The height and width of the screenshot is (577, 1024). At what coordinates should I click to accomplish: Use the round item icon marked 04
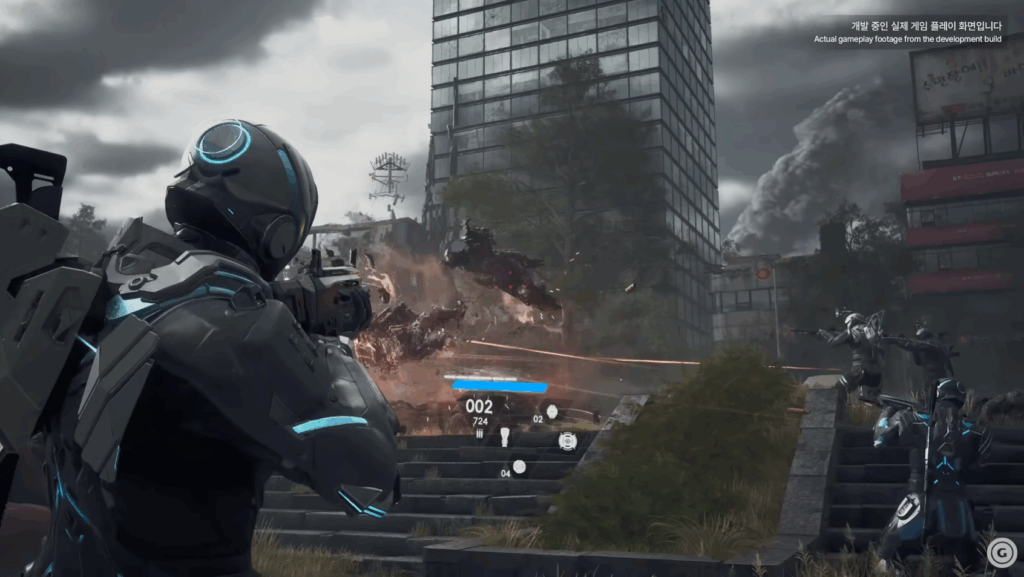(519, 466)
